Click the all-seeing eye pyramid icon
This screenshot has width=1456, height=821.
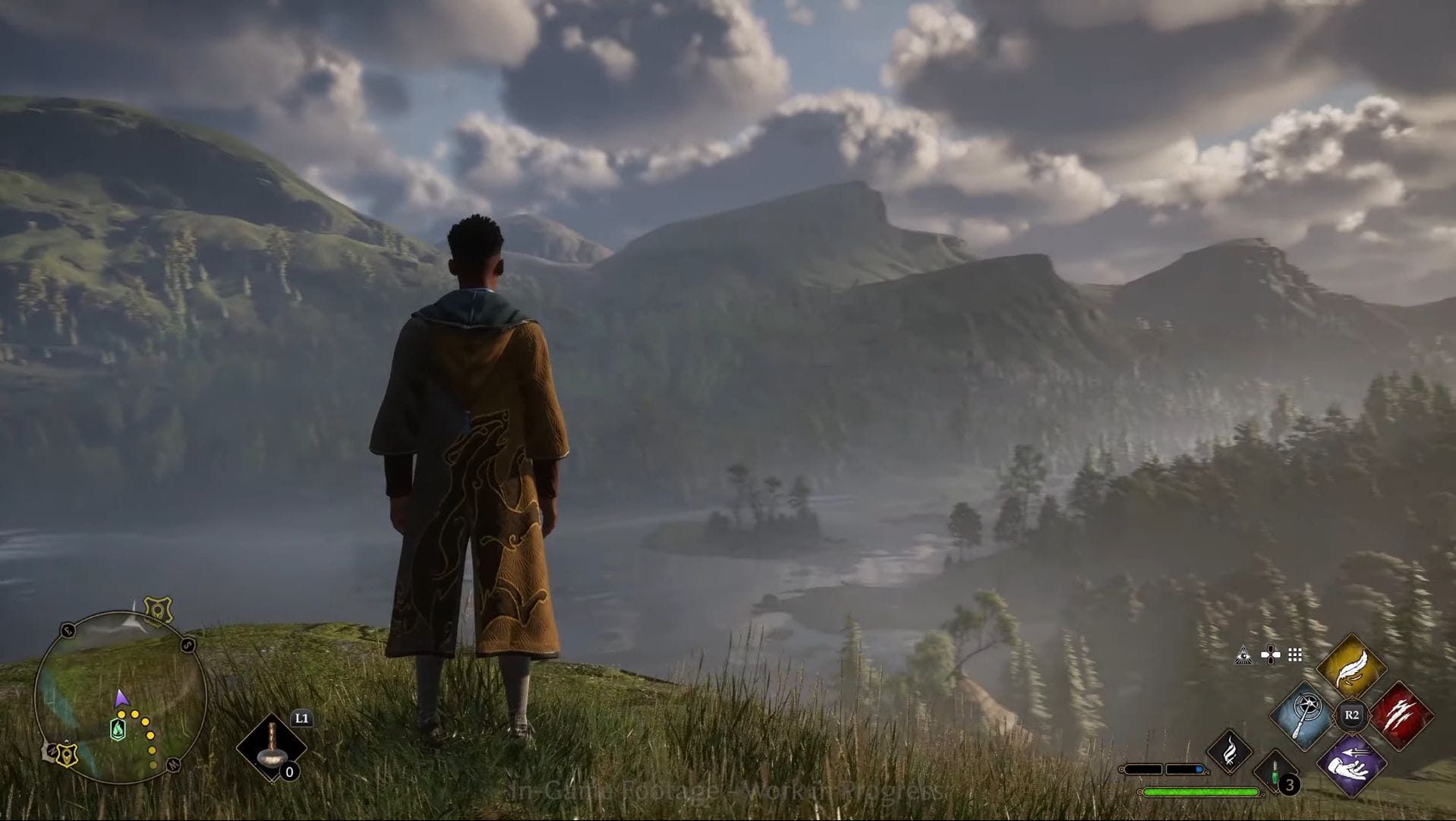[x=1243, y=655]
